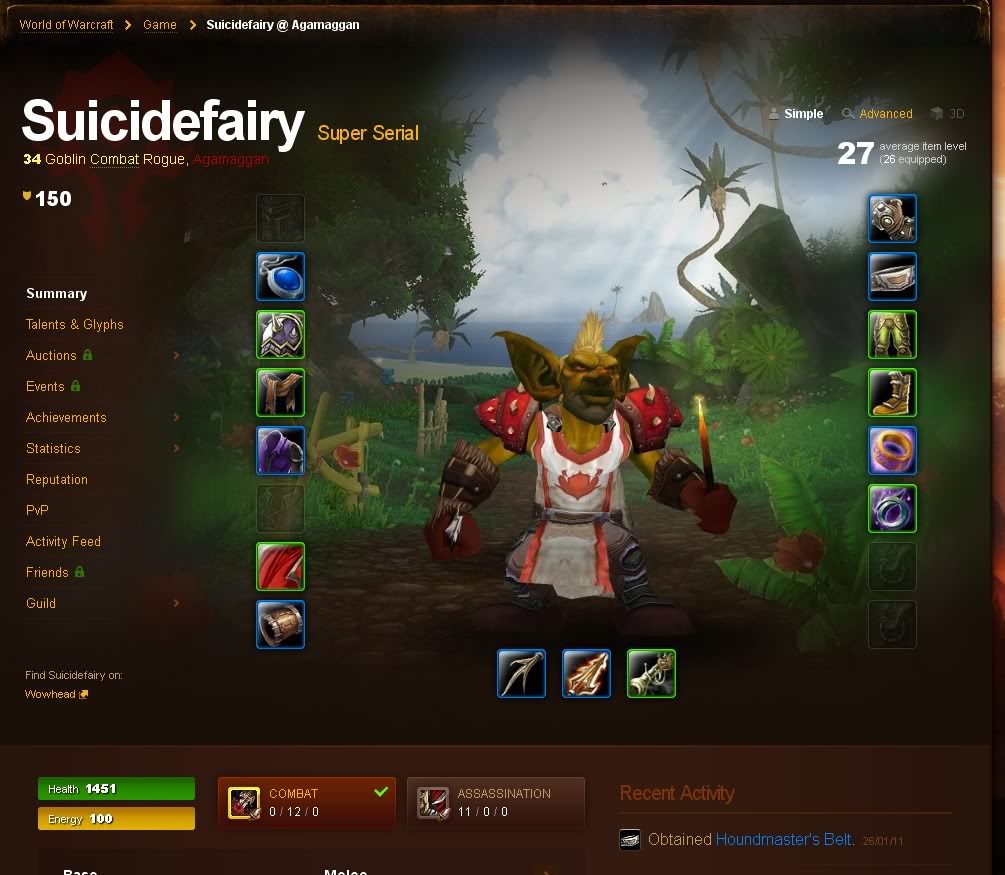Inspect the boots equipment slot
Viewport: 1005px width, 875px height.
click(892, 393)
